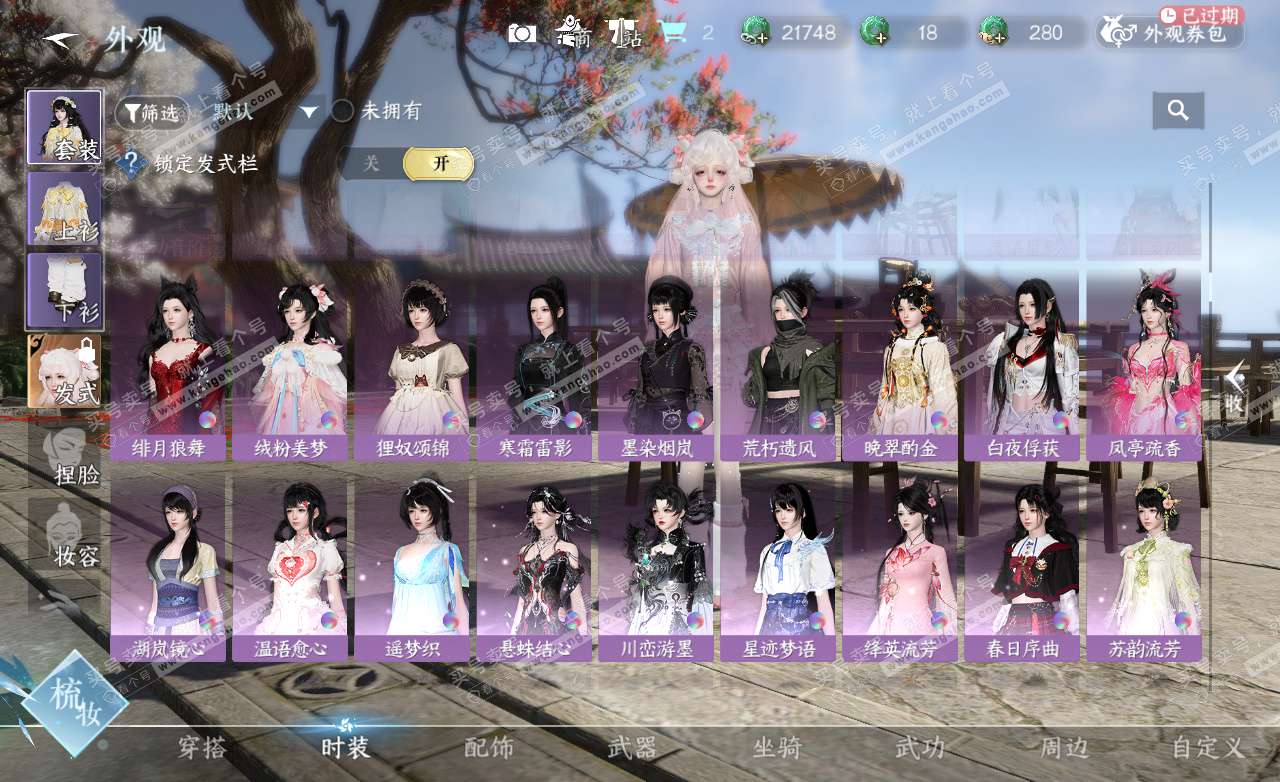1280x782 pixels.
Task: Switch to the 上衫 top category
Action: [64, 208]
